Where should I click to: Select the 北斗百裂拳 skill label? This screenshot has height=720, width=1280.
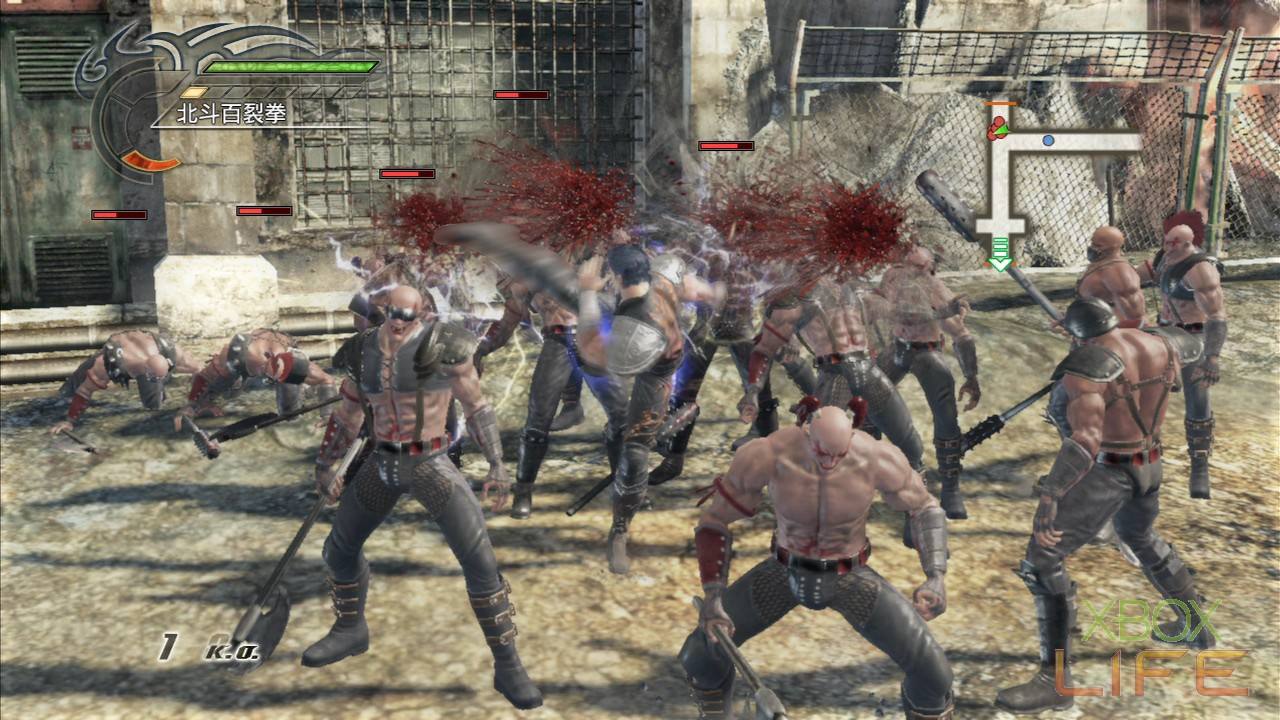pos(231,114)
